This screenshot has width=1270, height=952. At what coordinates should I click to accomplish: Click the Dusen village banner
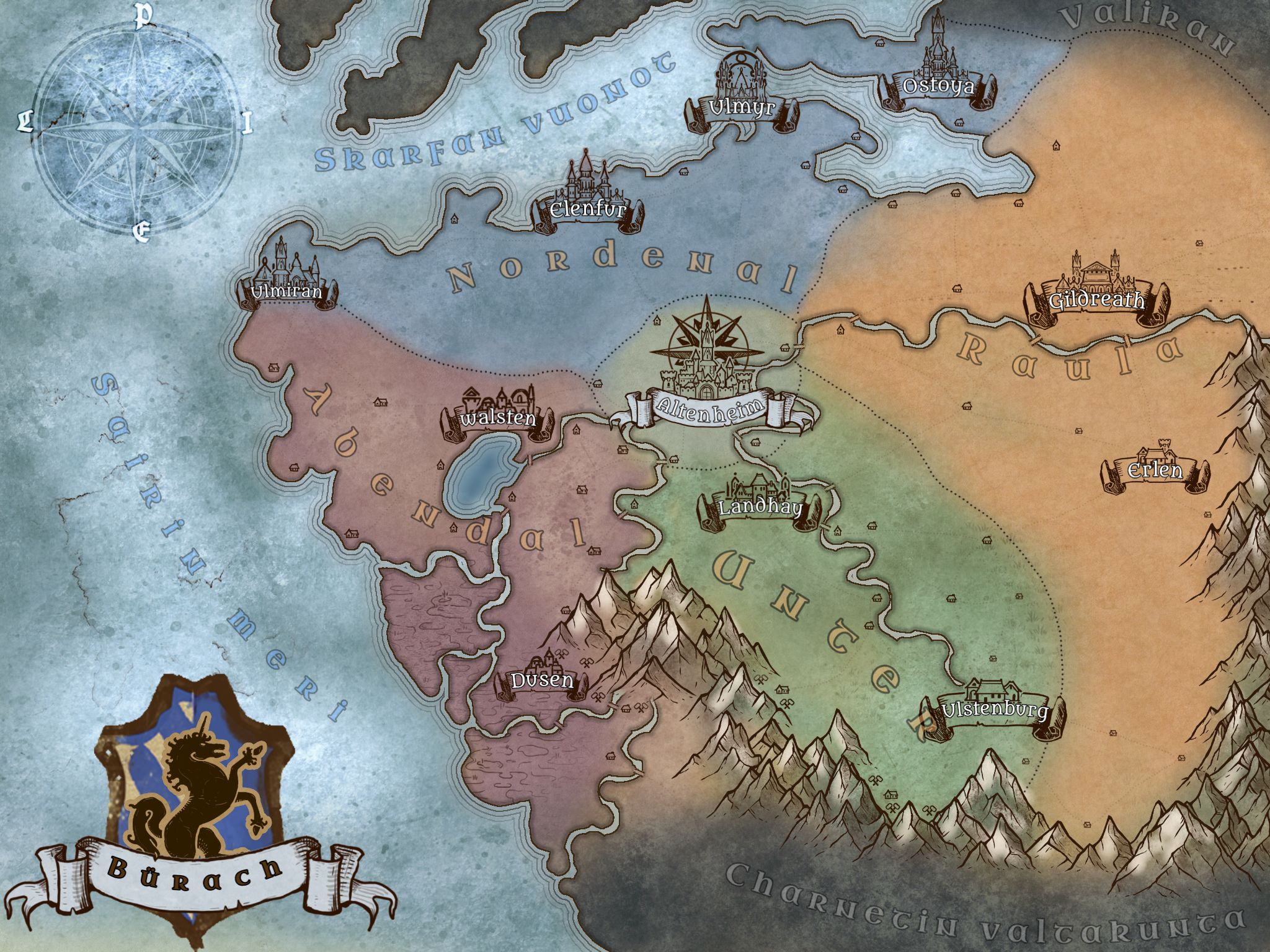541,681
